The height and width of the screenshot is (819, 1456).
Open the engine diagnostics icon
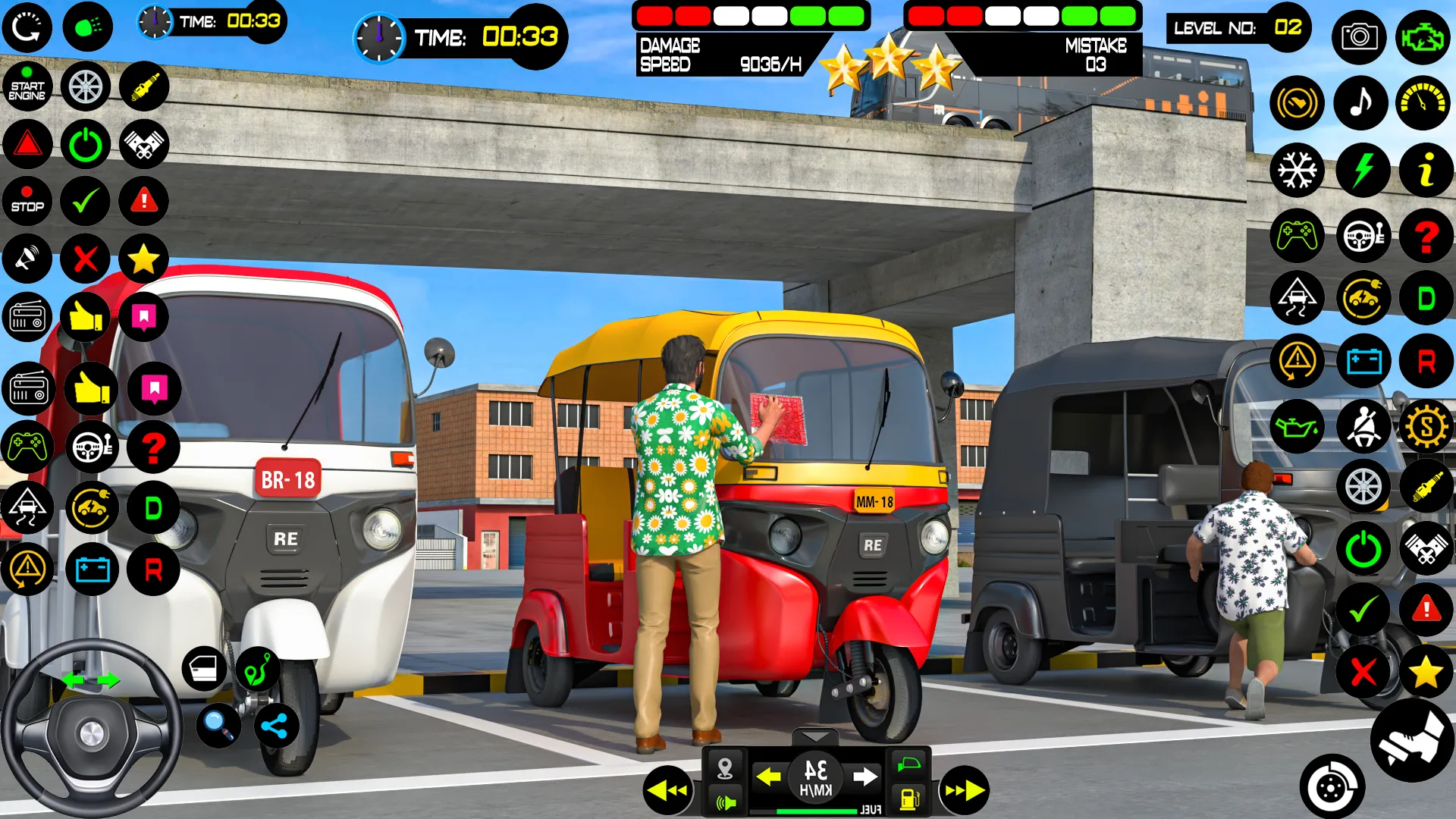[x=1424, y=37]
